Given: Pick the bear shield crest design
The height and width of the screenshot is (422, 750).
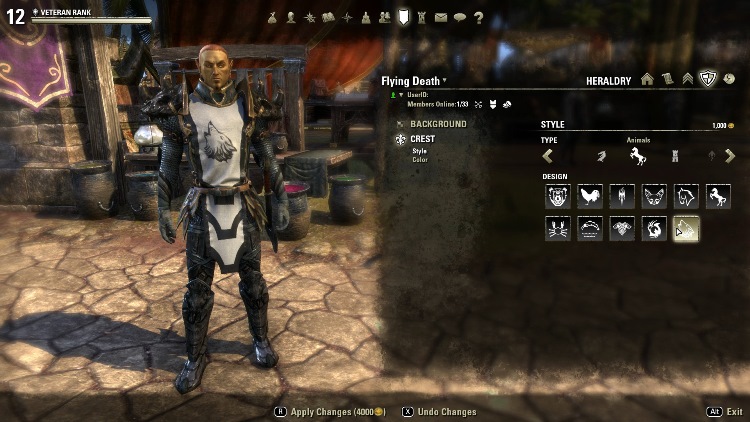Looking at the screenshot, I should pyautogui.click(x=558, y=196).
